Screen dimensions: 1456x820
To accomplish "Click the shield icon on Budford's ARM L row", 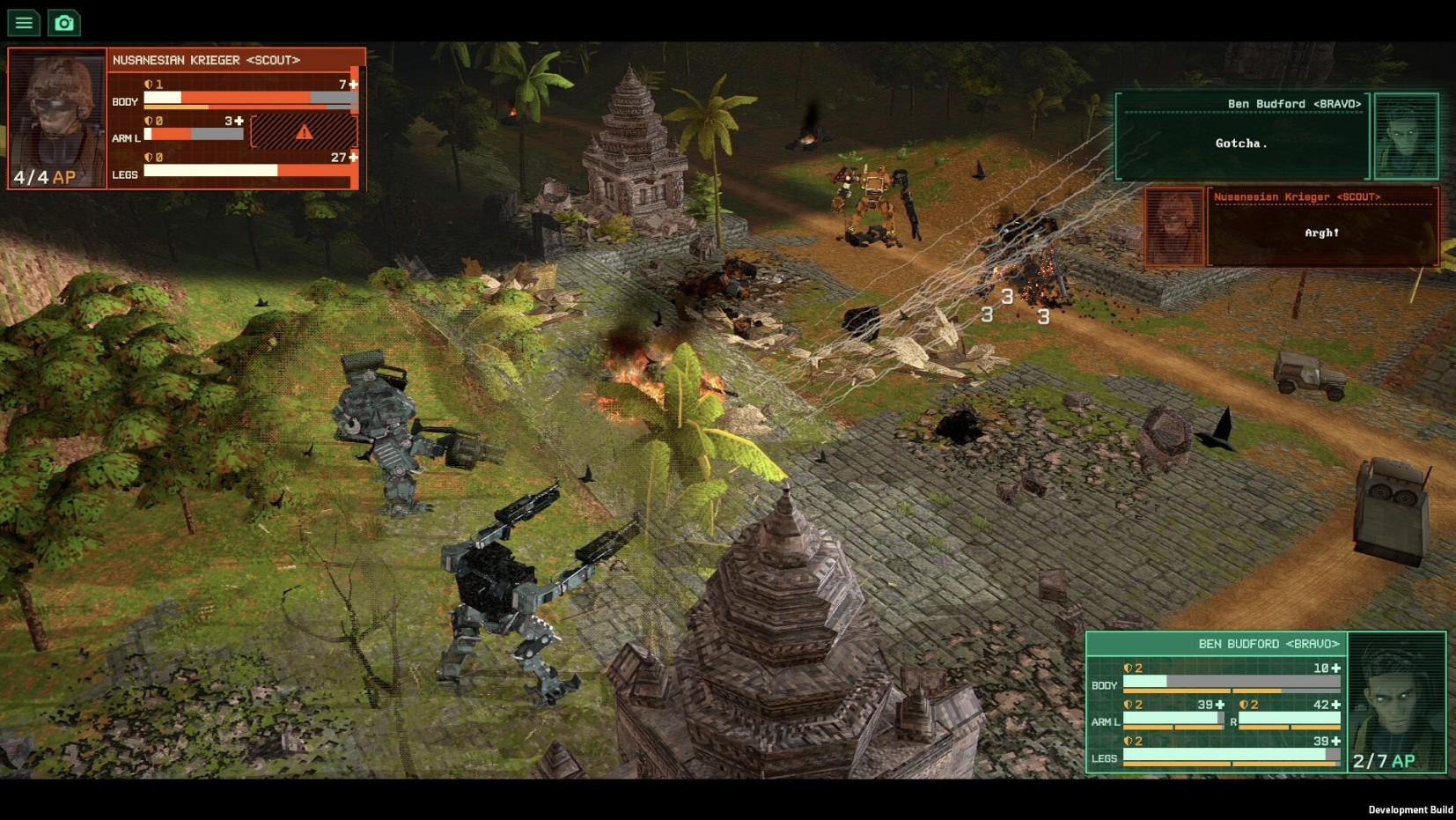I will pos(1128,705).
